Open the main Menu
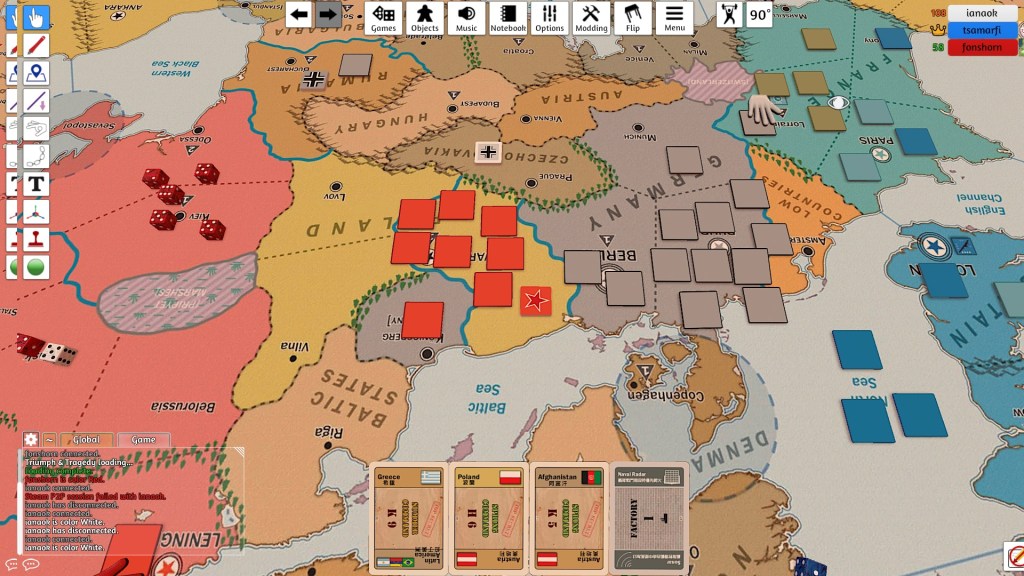This screenshot has height=576, width=1024. [674, 17]
